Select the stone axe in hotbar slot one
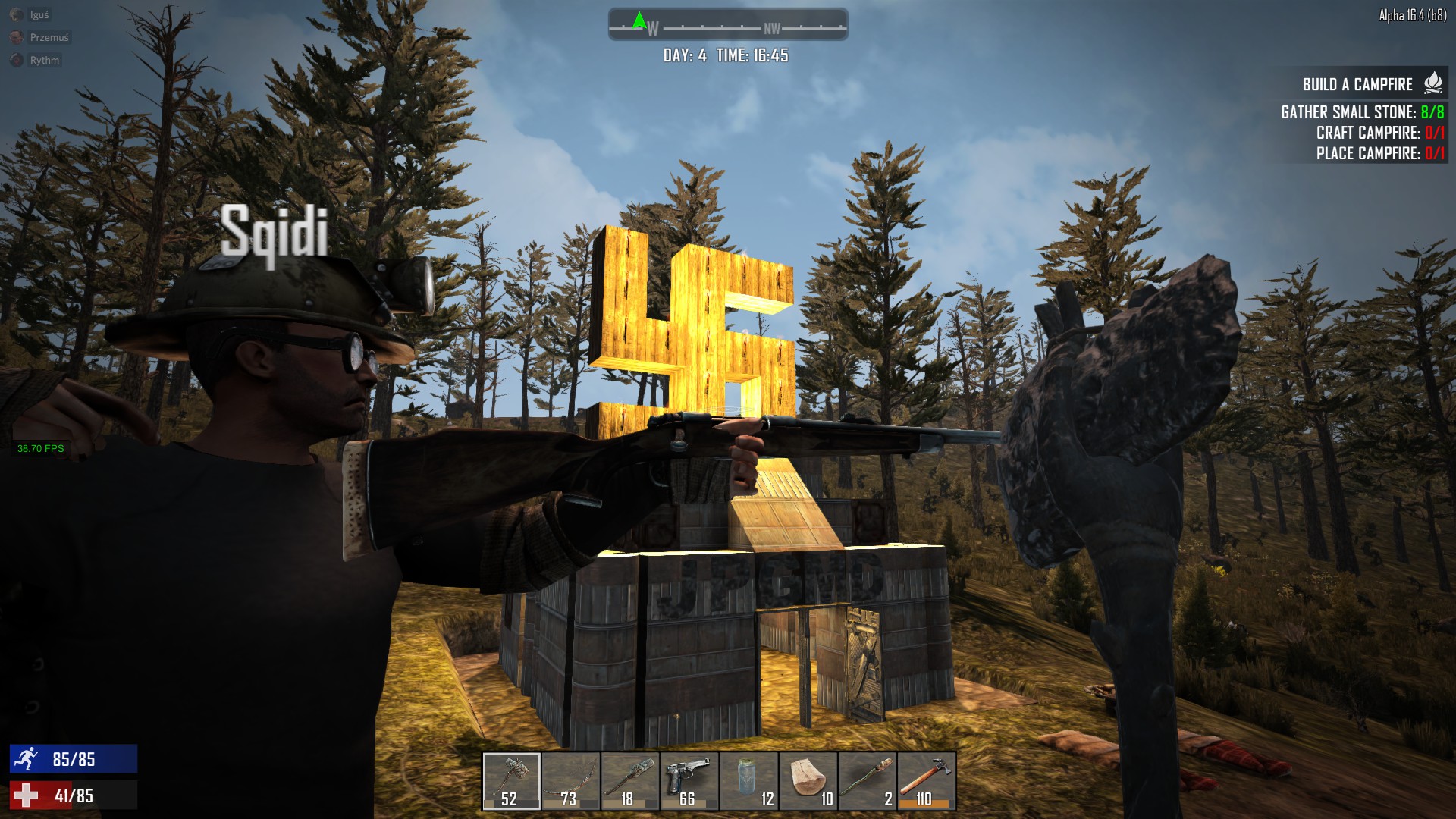The height and width of the screenshot is (819, 1456). coord(512,777)
